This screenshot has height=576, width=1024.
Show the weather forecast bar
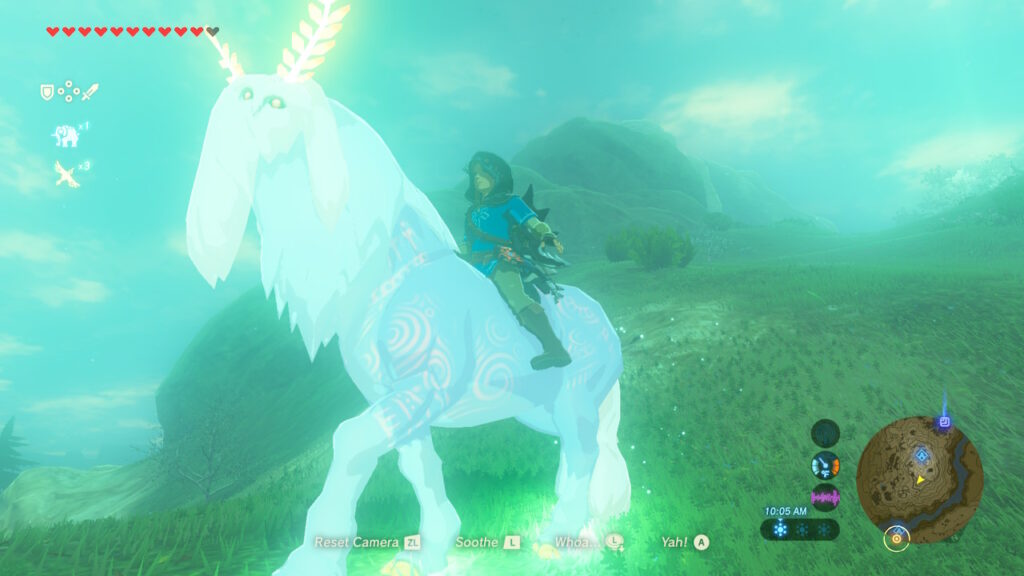[800, 529]
